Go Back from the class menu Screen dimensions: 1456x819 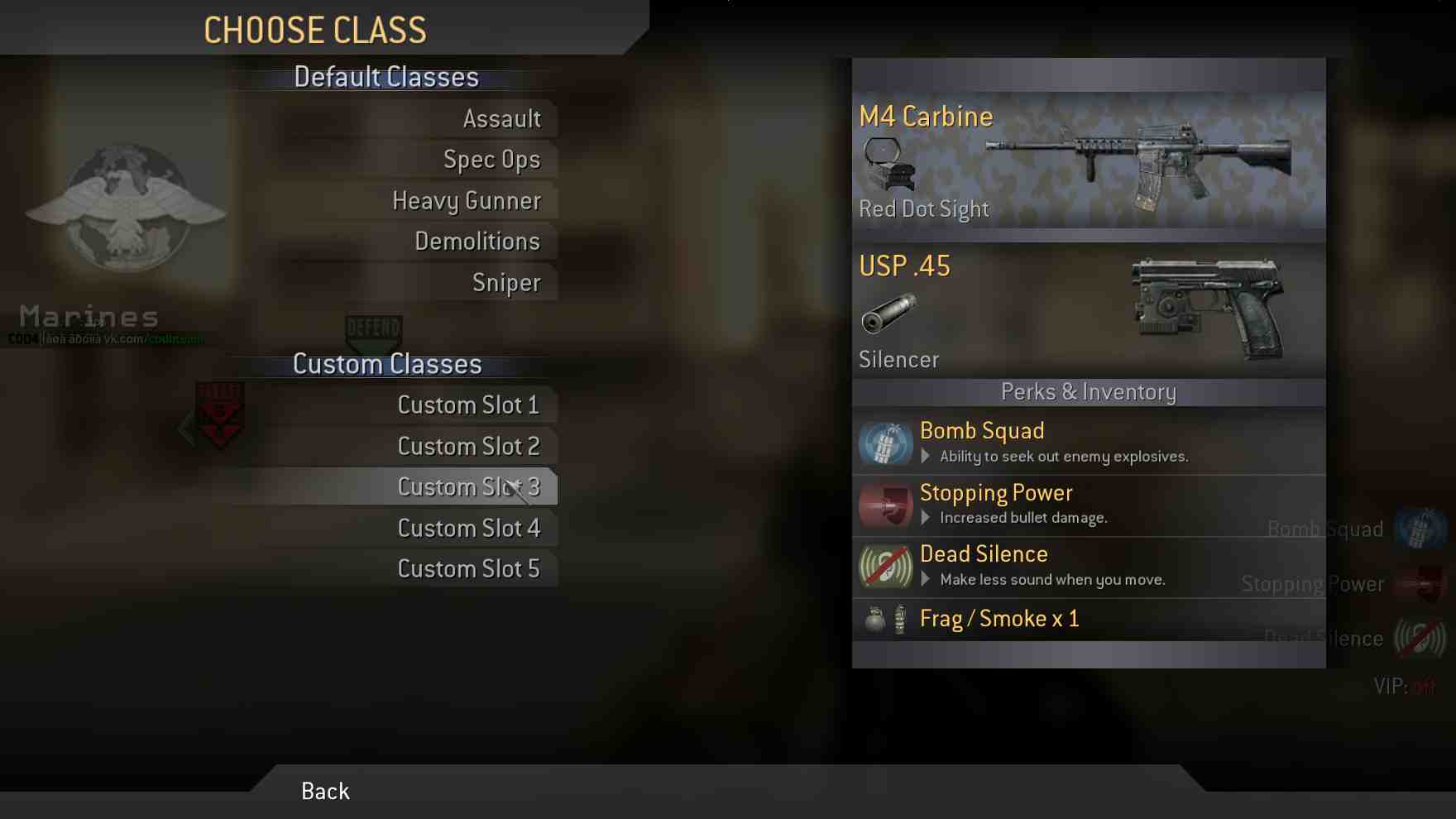pos(325,792)
